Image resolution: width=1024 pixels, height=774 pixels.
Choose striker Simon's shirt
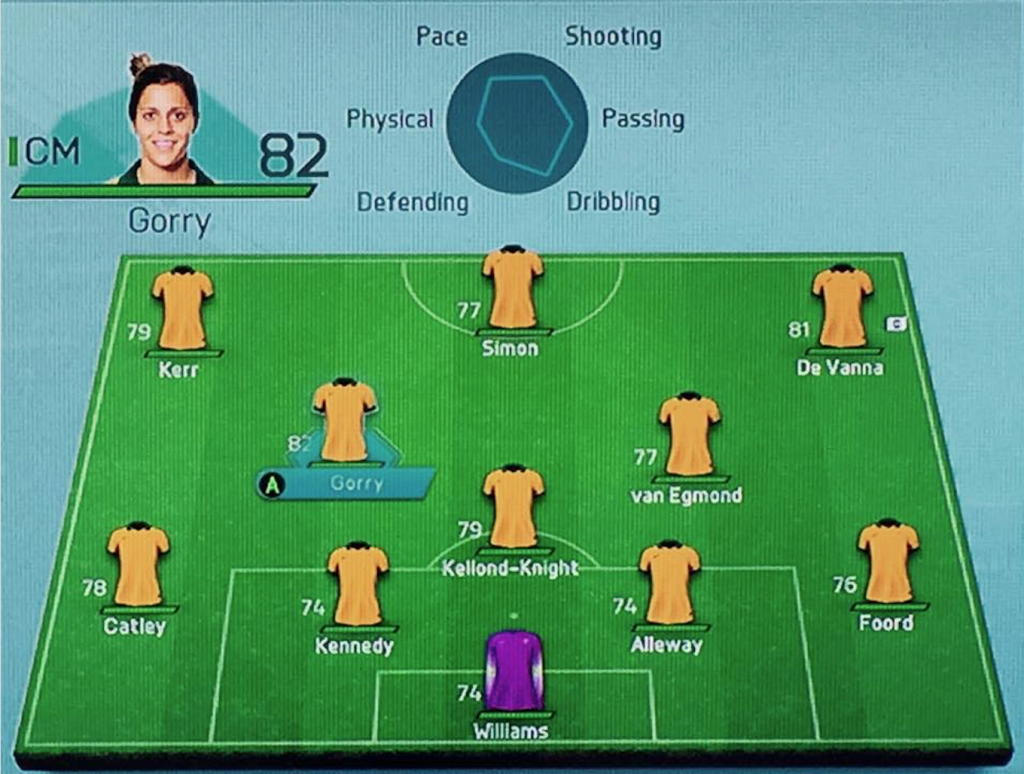point(512,289)
